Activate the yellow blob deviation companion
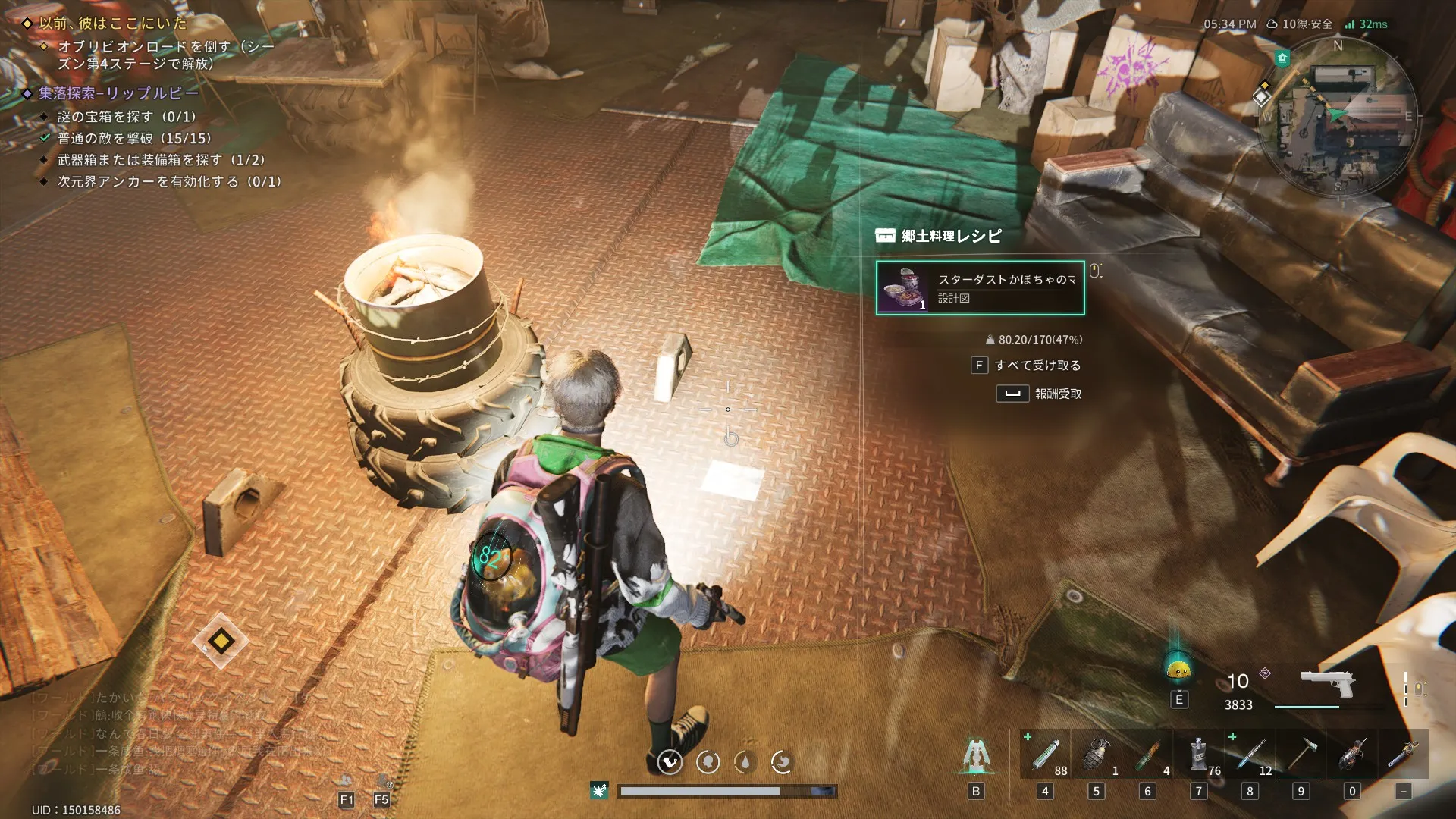Viewport: 1456px width, 819px height. click(1178, 670)
